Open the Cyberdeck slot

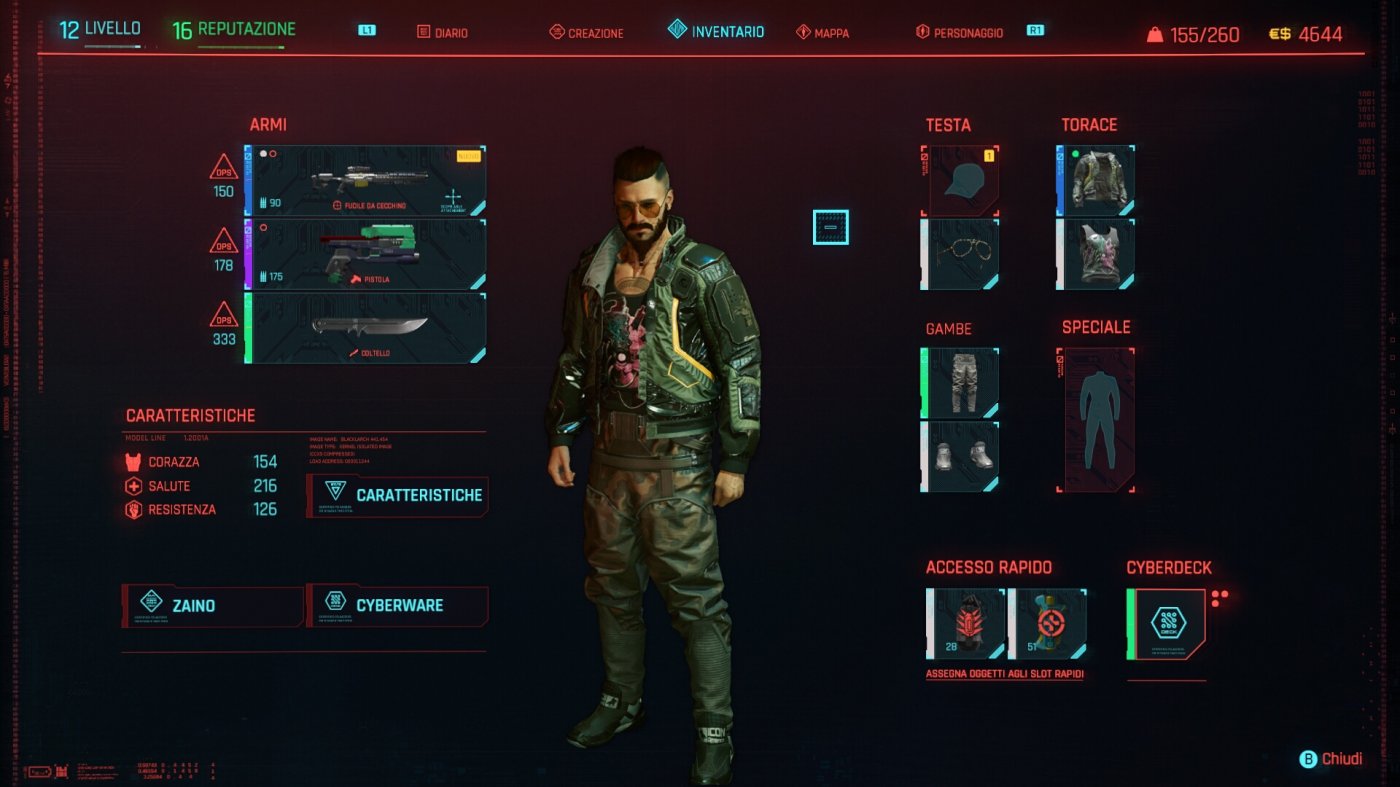pyautogui.click(x=1167, y=624)
